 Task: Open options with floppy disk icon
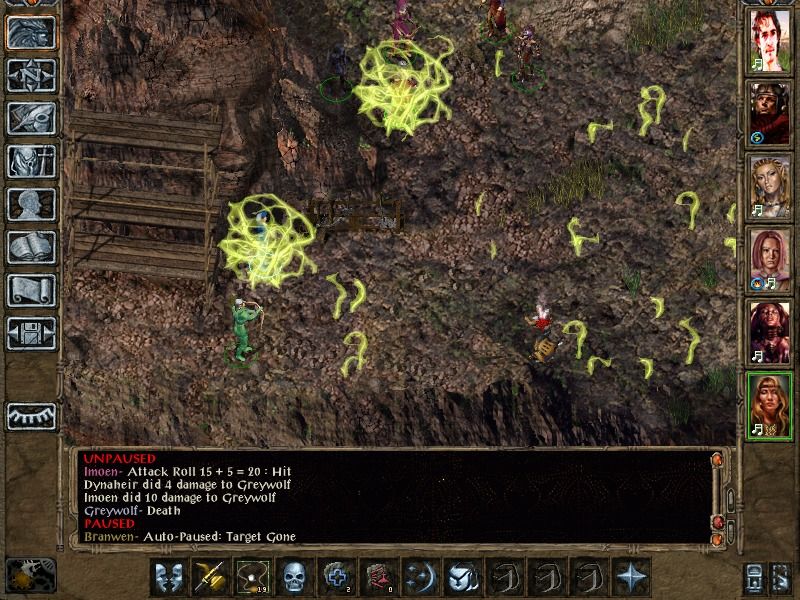point(31,333)
